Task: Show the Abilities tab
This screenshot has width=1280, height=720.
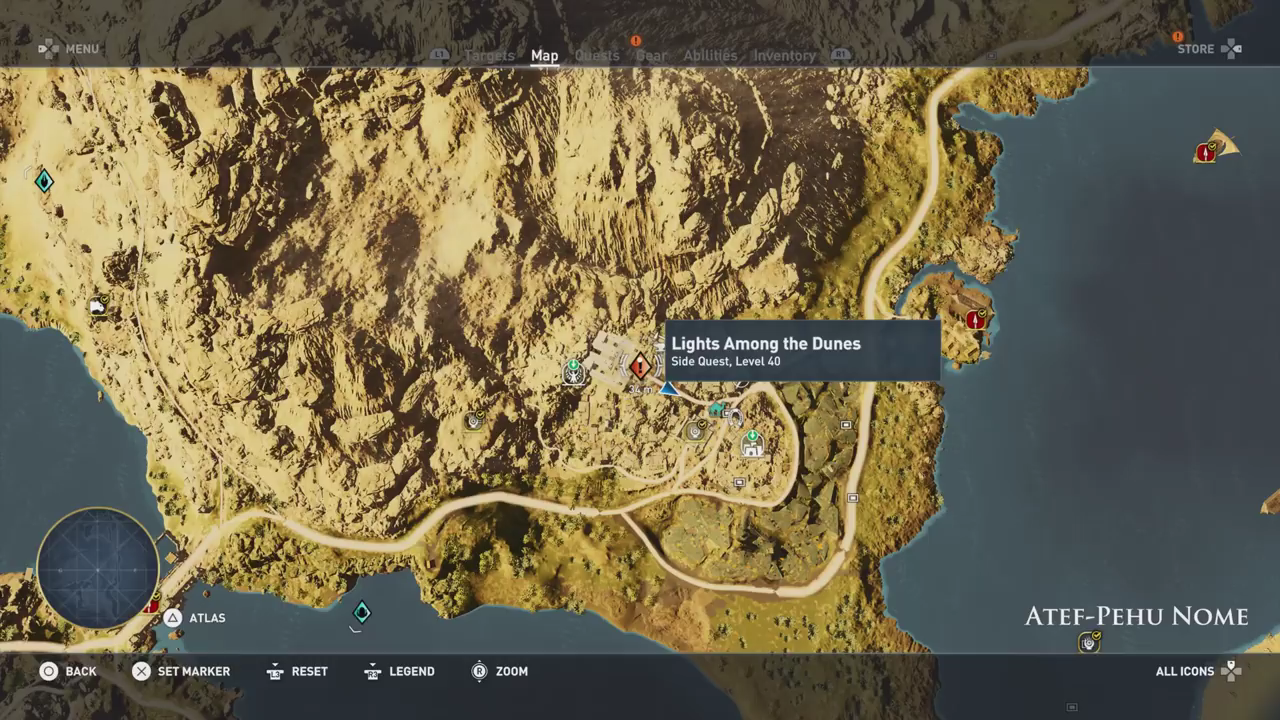Action: coord(710,56)
